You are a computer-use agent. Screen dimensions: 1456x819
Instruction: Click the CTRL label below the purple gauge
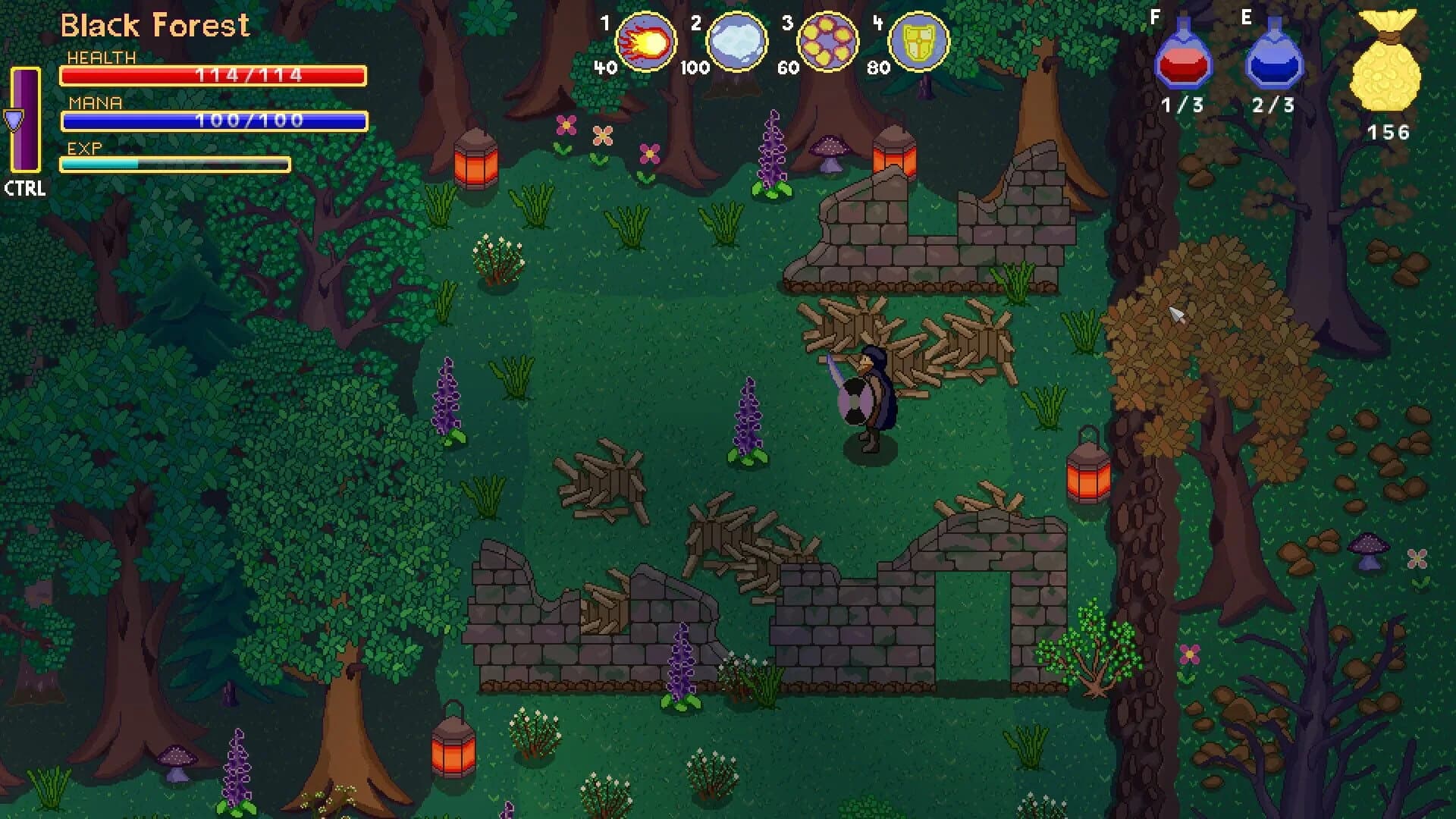25,191
